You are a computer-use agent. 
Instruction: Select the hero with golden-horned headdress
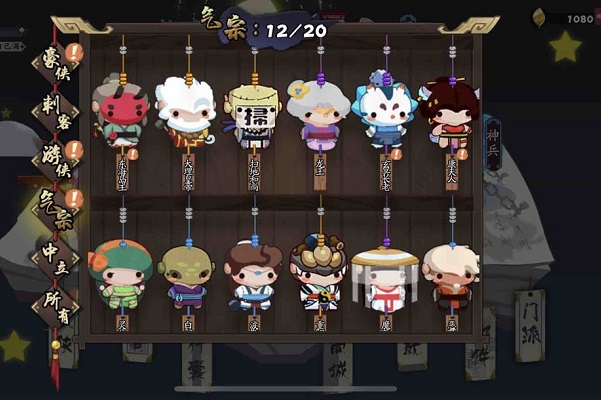click(x=319, y=275)
